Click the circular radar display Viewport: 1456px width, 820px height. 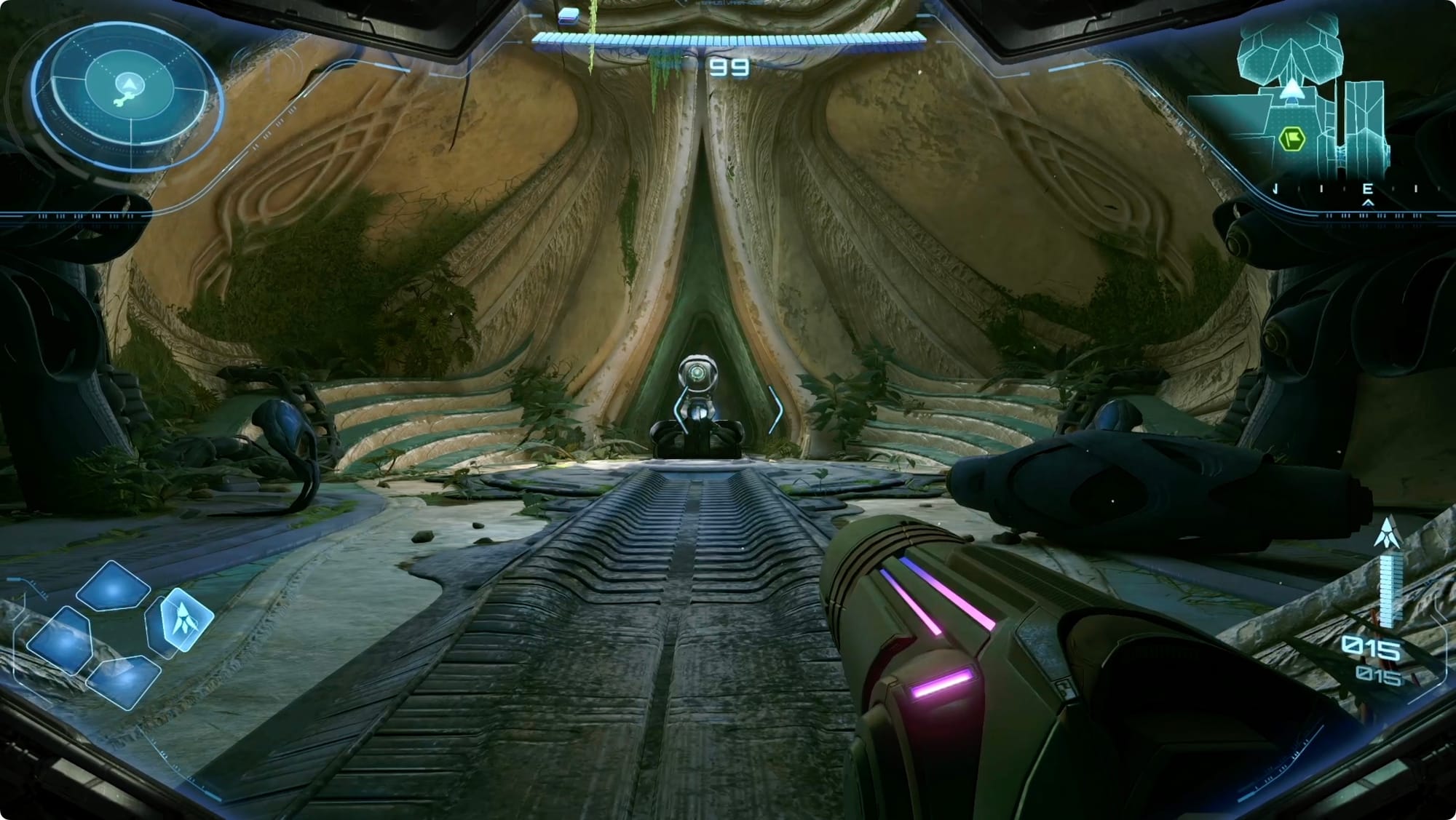point(129,93)
